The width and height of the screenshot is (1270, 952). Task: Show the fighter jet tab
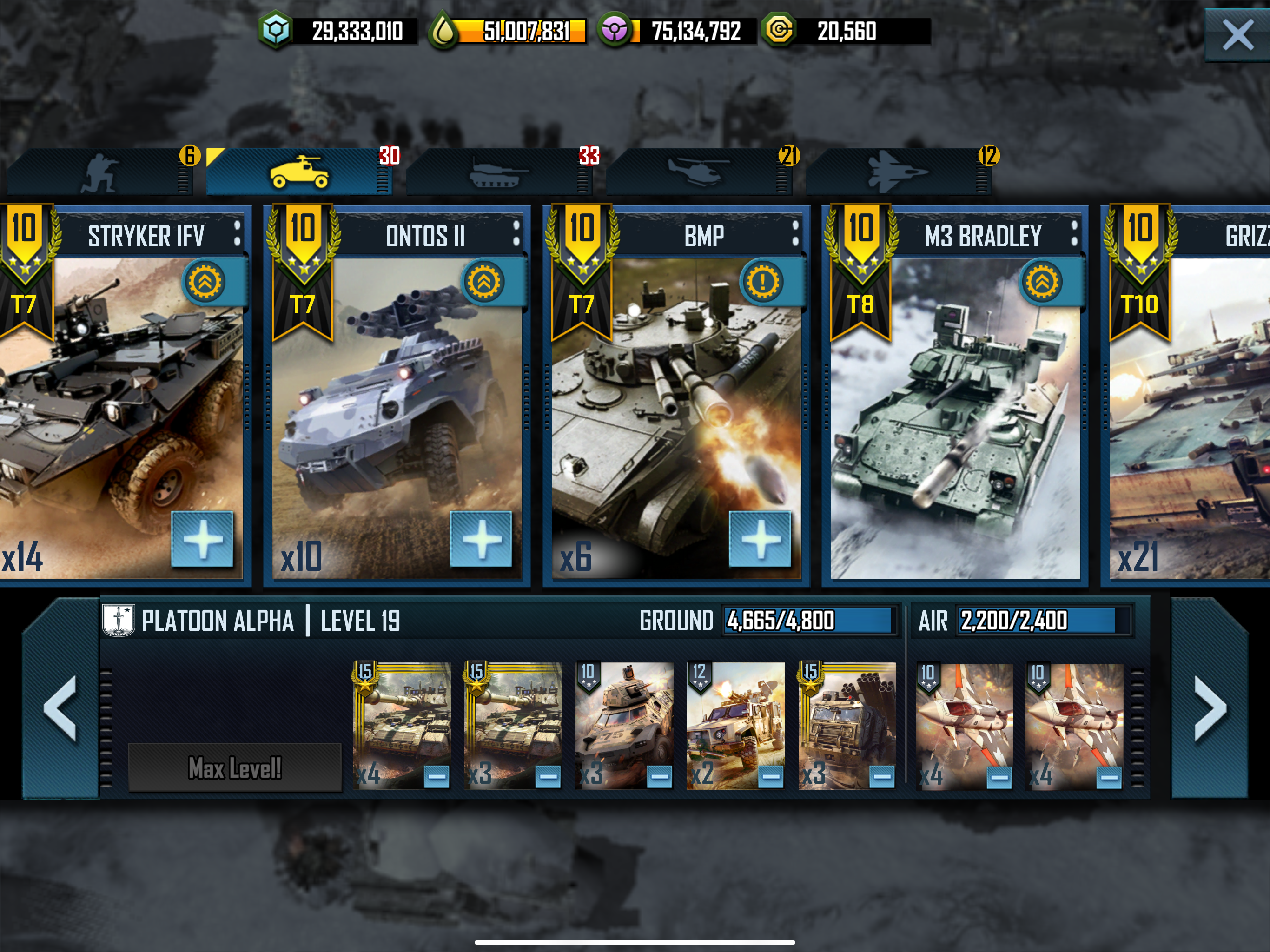point(897,172)
